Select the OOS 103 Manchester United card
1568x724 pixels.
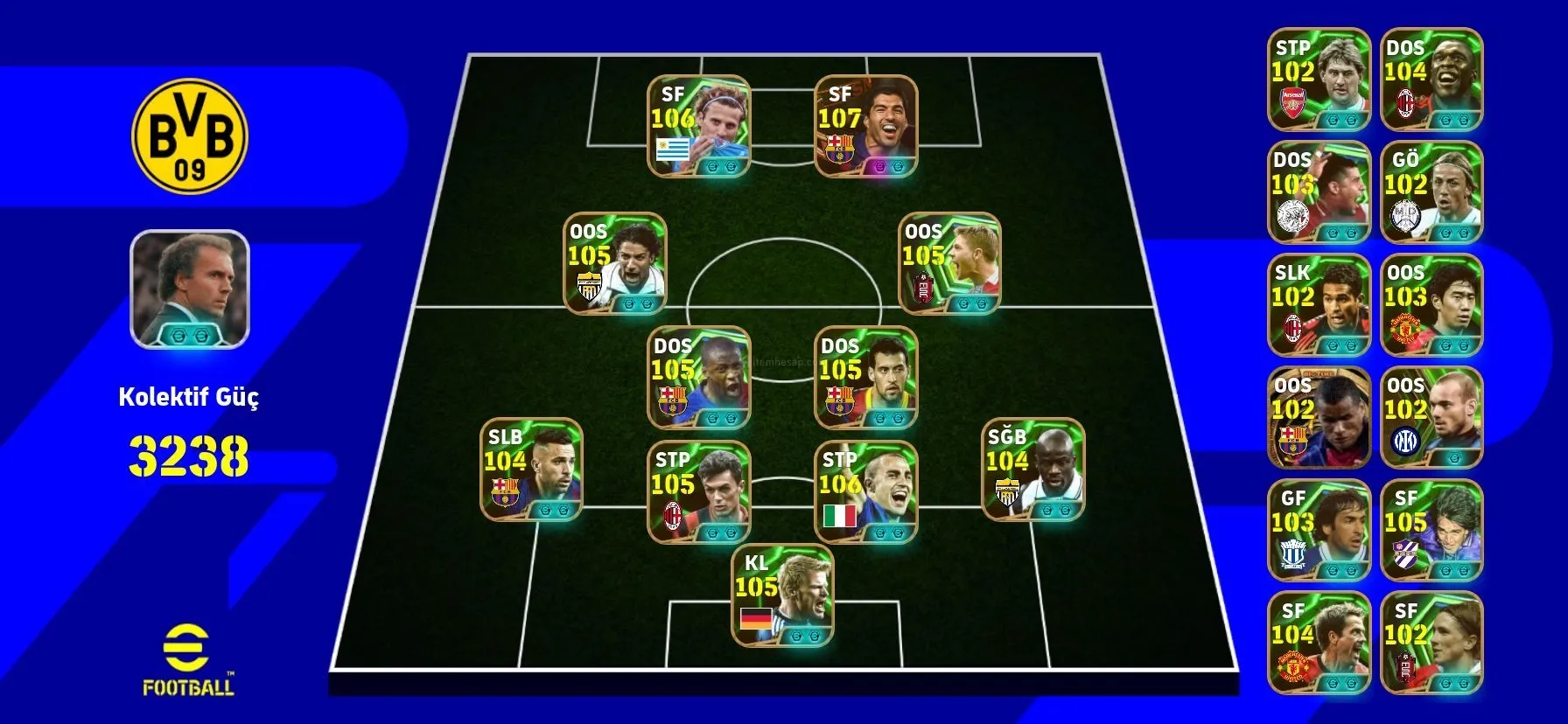tap(1431, 305)
